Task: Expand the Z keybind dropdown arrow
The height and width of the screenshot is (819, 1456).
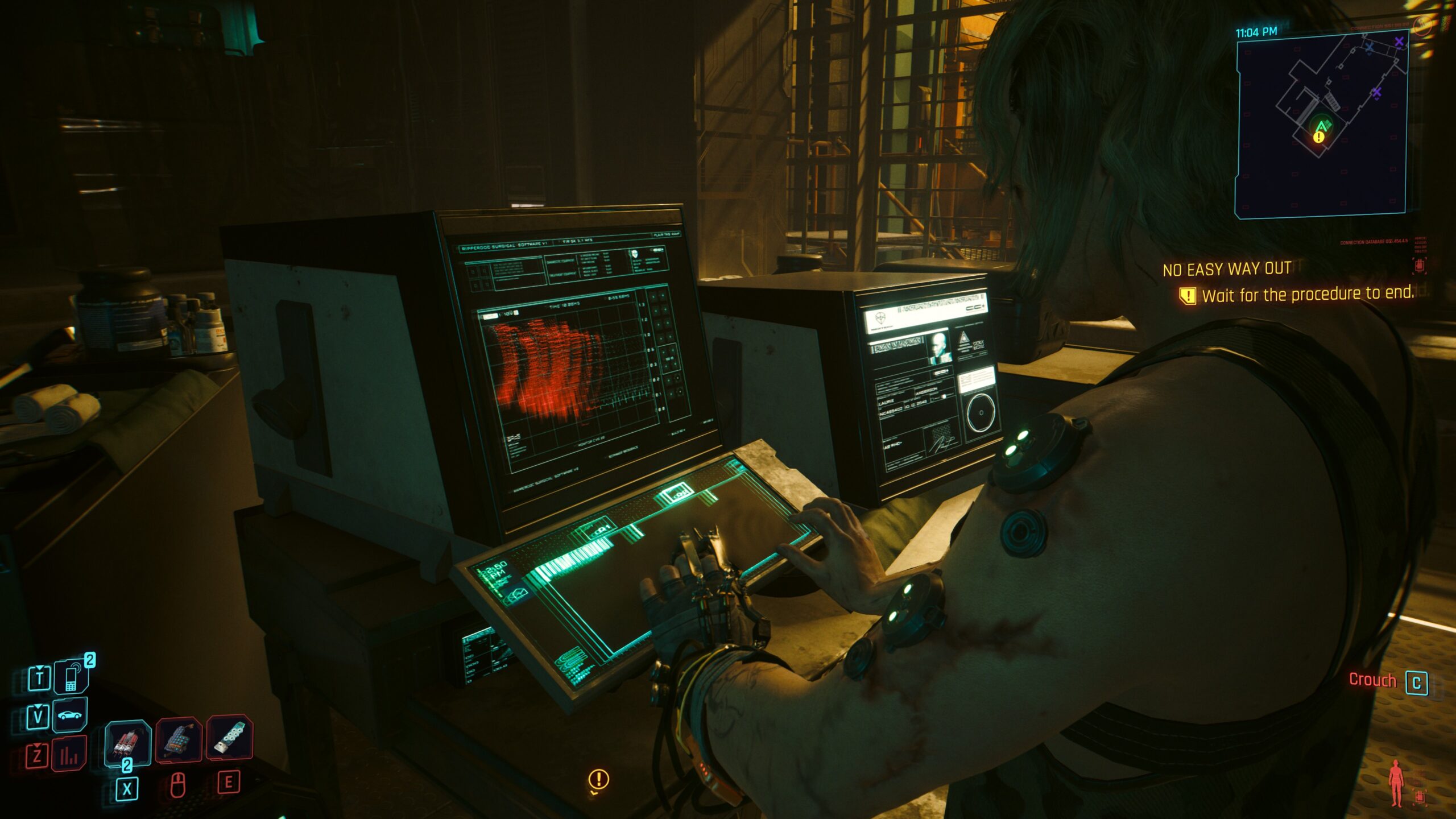Action: (38, 746)
